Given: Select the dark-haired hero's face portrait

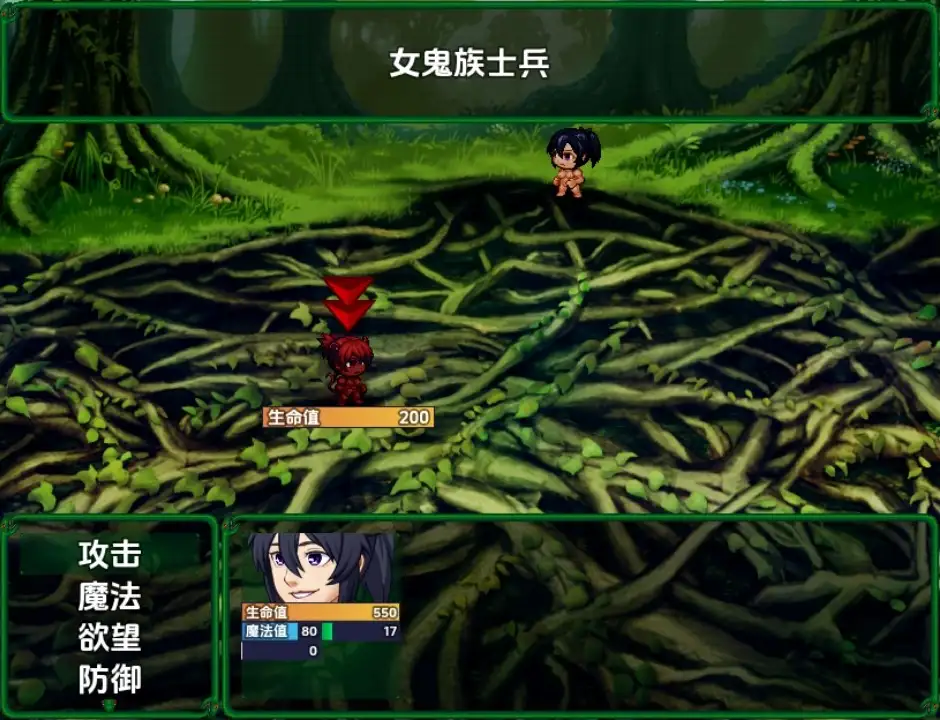Looking at the screenshot, I should [x=320, y=567].
